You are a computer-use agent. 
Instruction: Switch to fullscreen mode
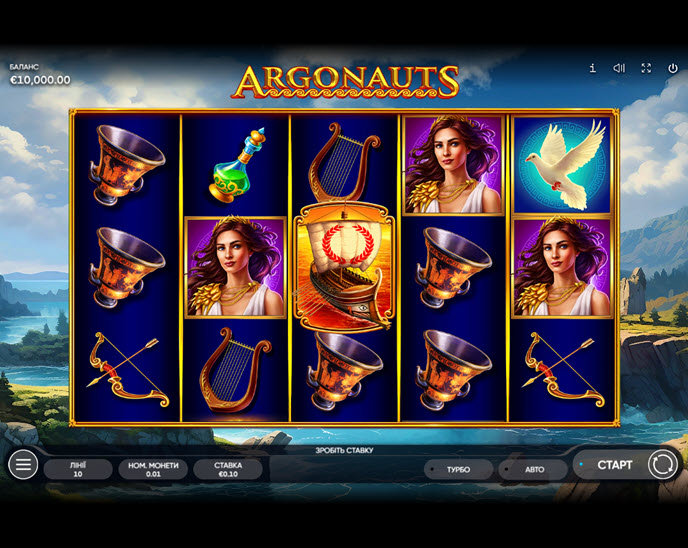pyautogui.click(x=646, y=68)
